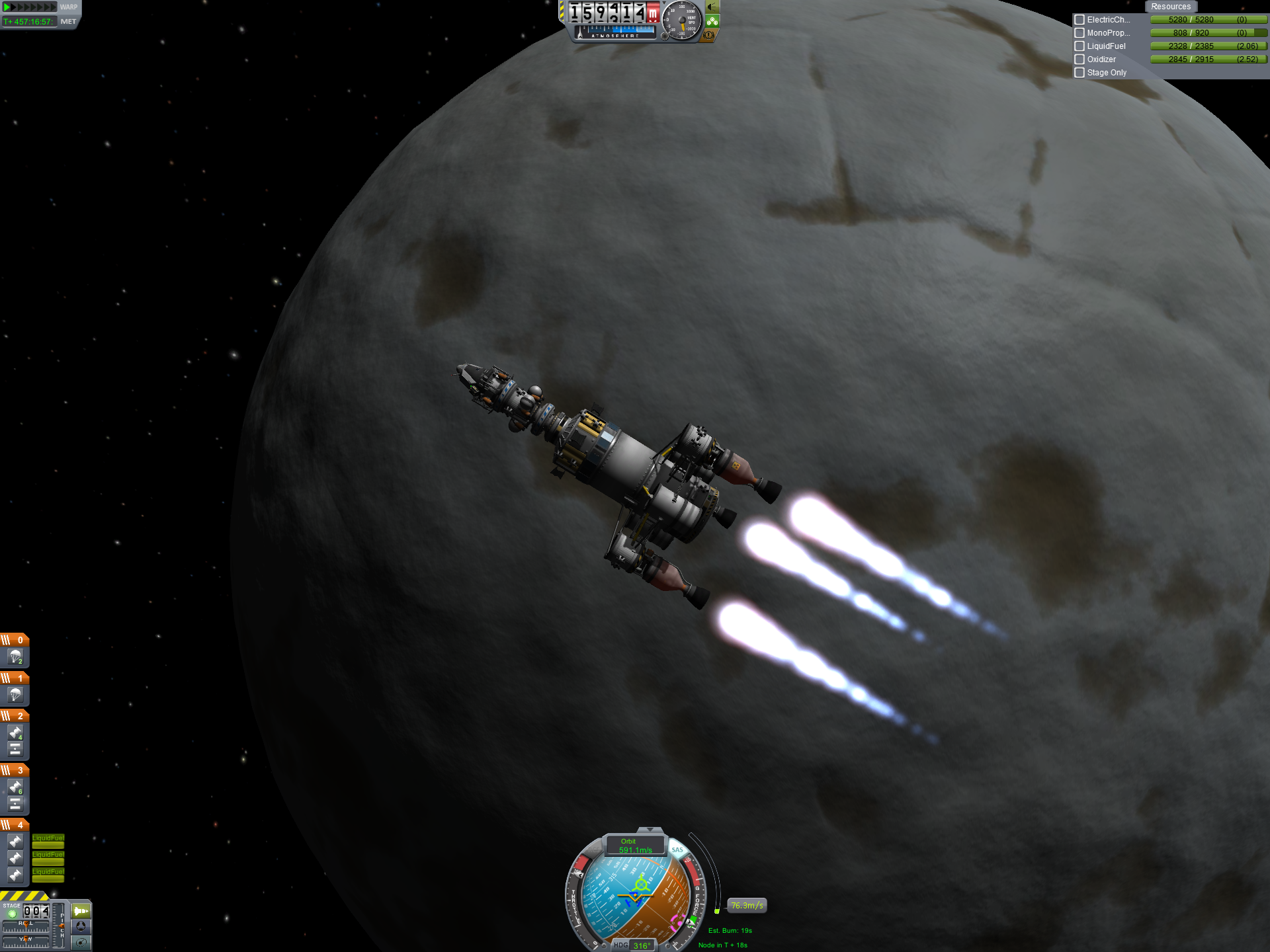
Task: Select the stage 1 parachute icon
Action: 15,695
